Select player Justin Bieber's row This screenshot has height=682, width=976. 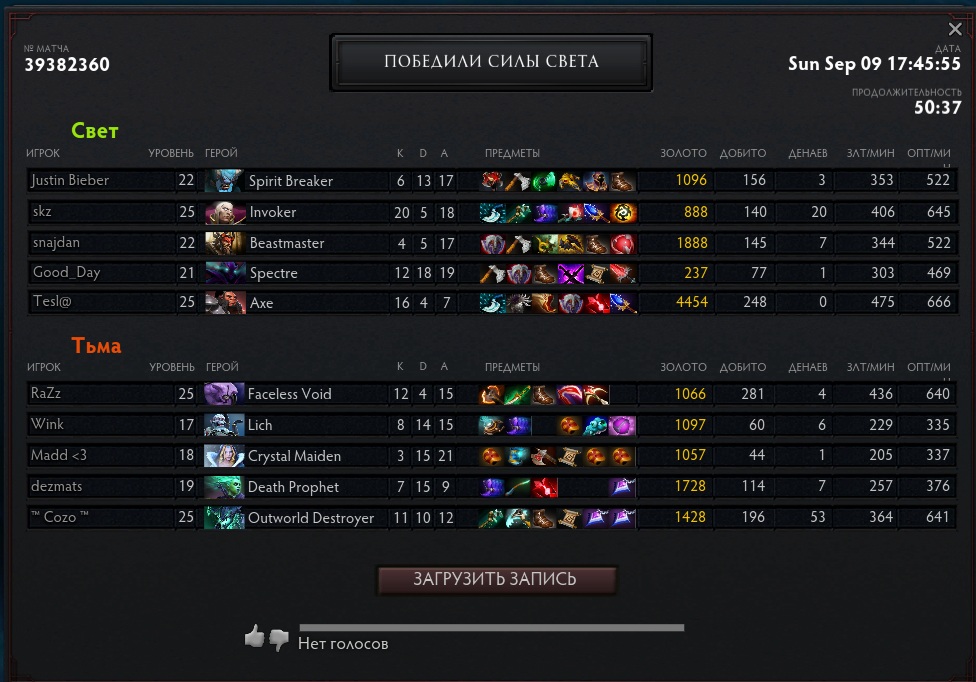pyautogui.click(x=70, y=181)
